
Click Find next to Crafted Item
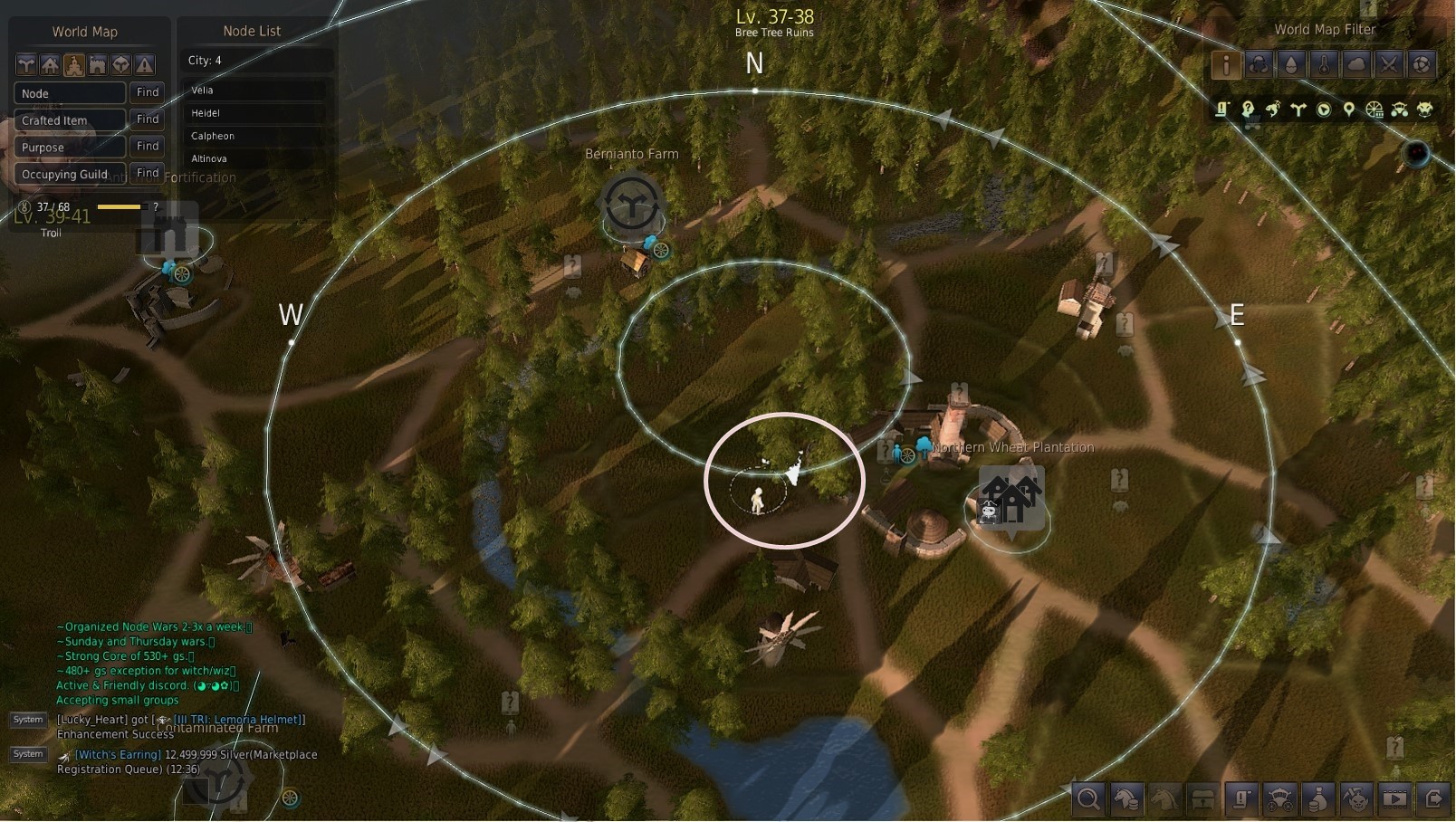[148, 119]
